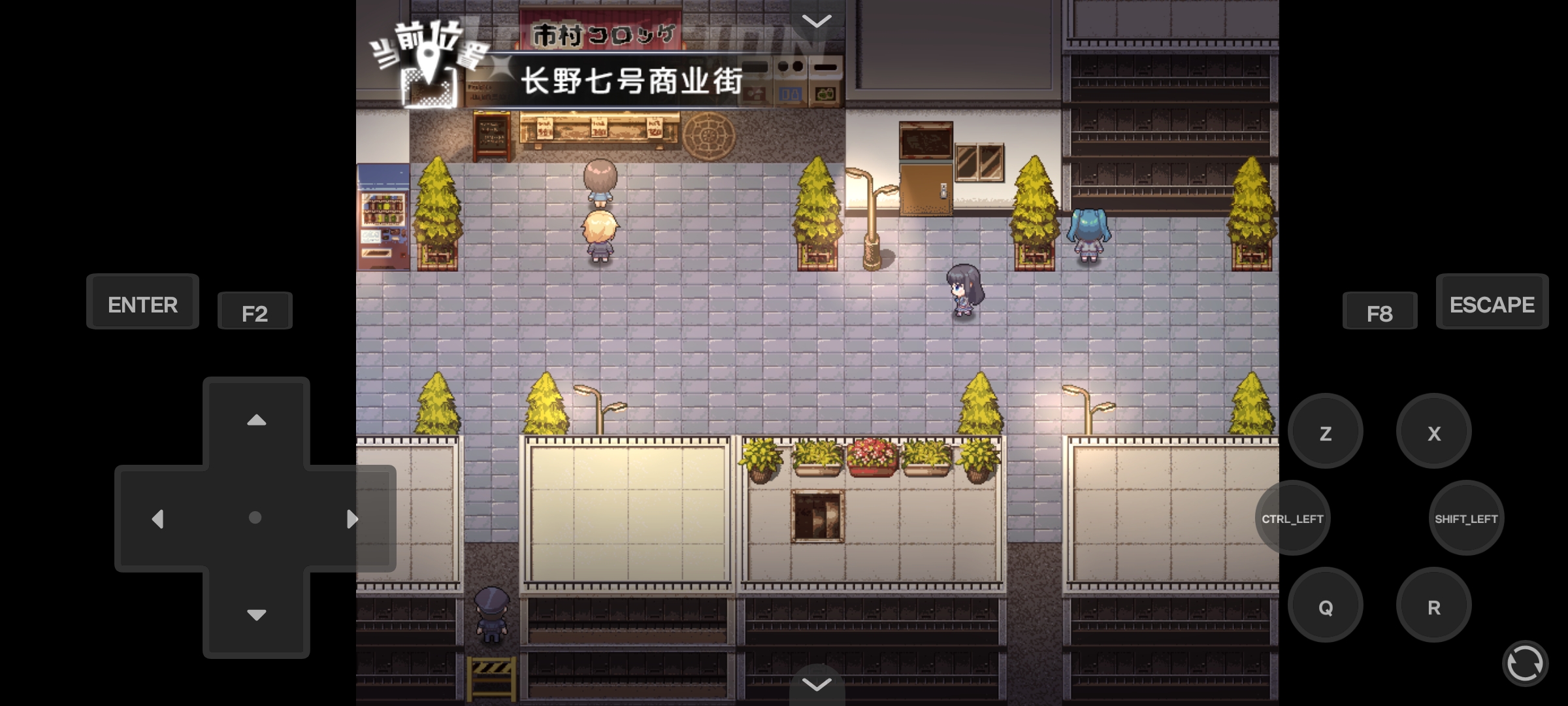Open the bottom panel via its chevron

pos(815,685)
